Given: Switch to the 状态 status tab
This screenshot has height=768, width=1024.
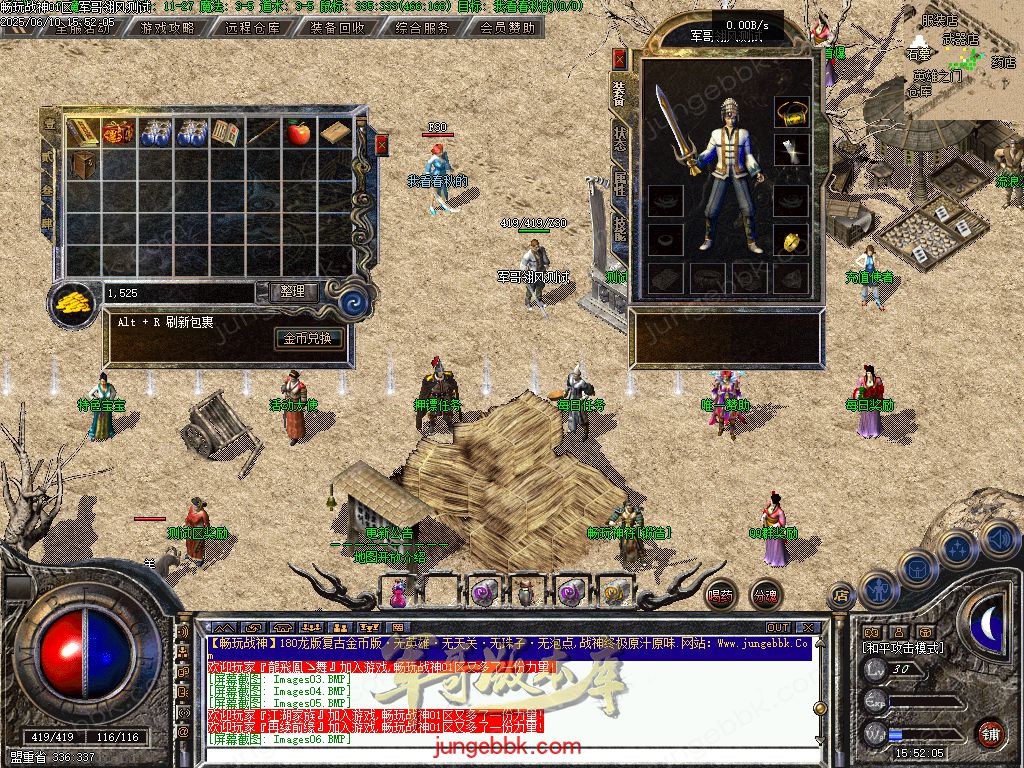Looking at the screenshot, I should tap(620, 139).
